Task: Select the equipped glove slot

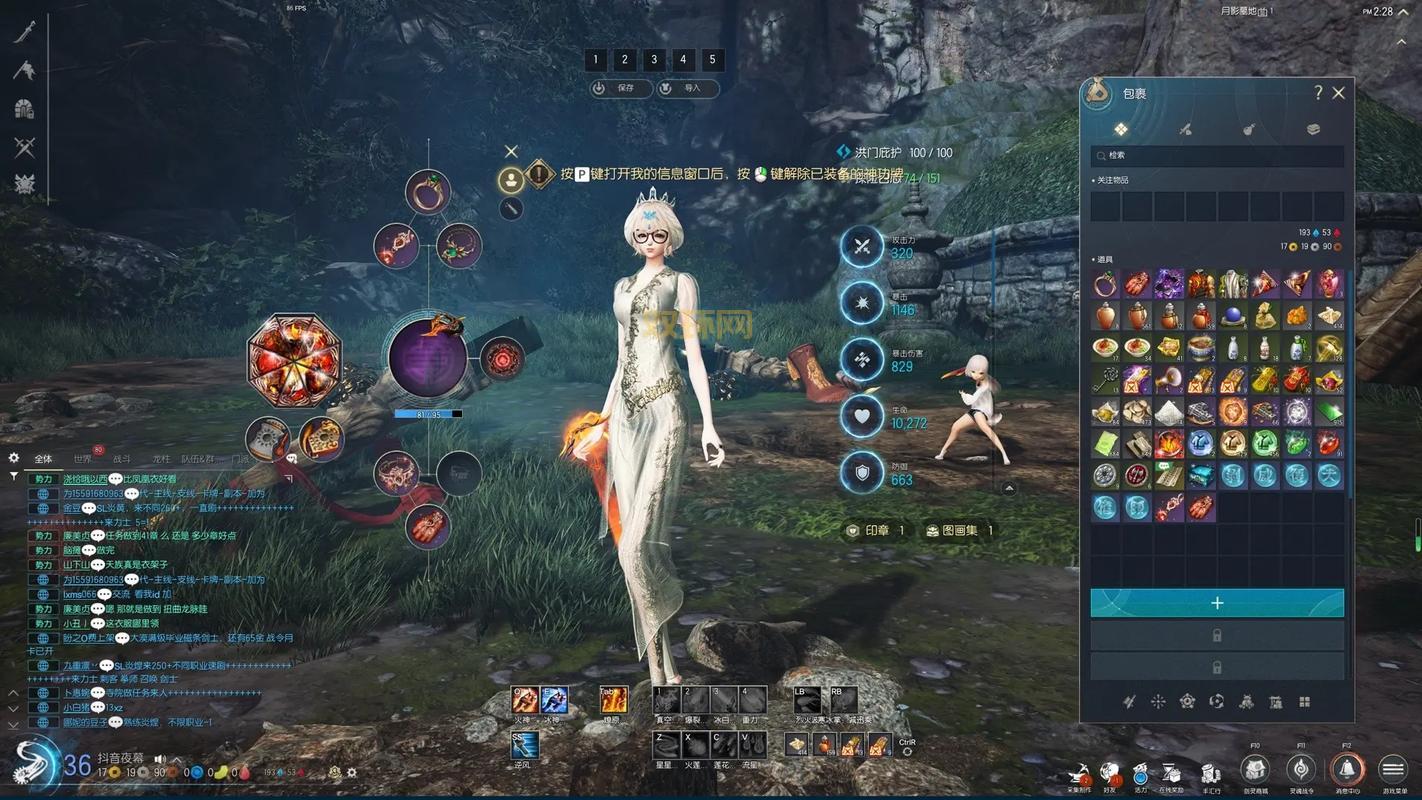Action: coord(428,525)
